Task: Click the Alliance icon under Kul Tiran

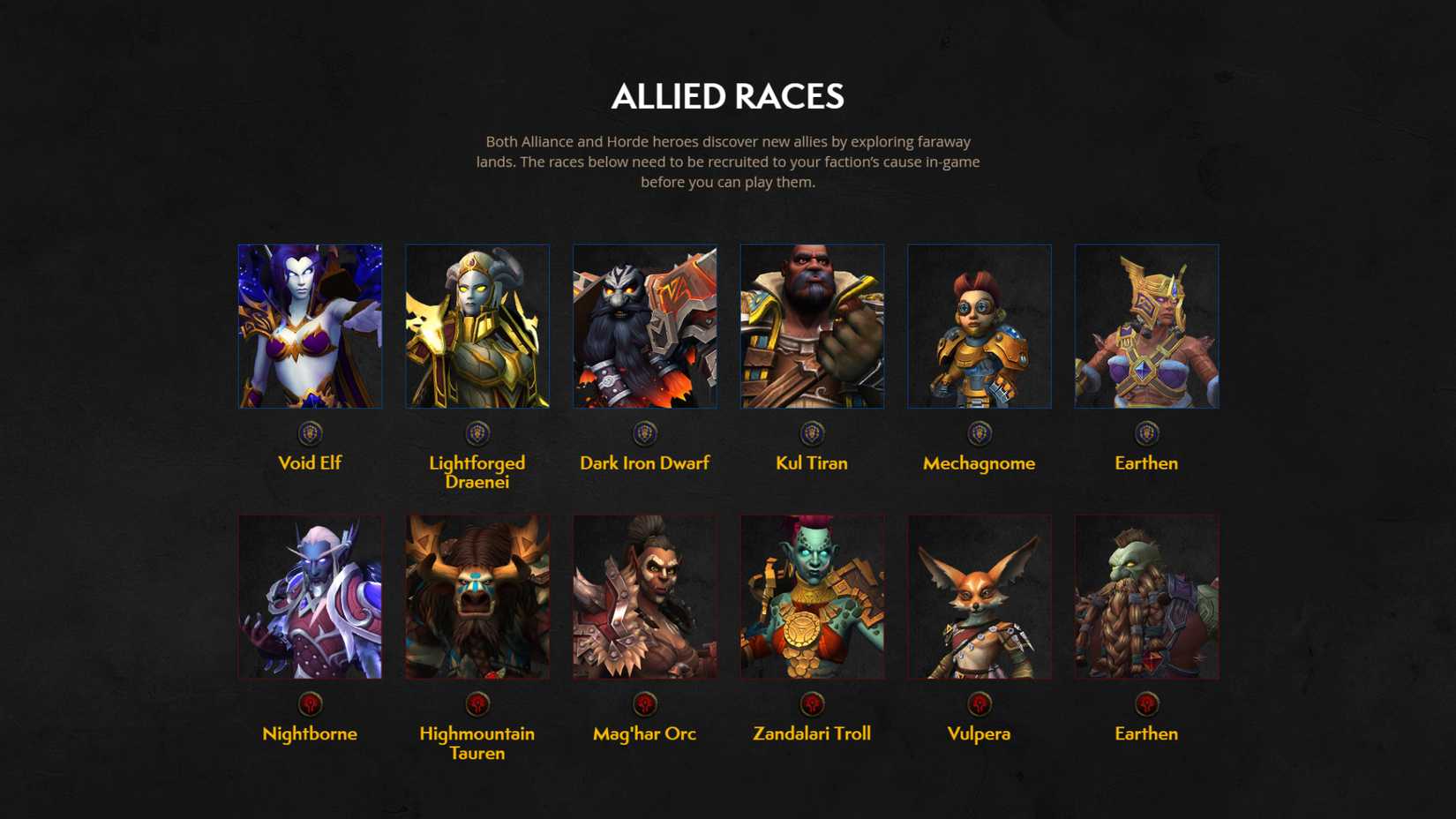Action: [811, 432]
